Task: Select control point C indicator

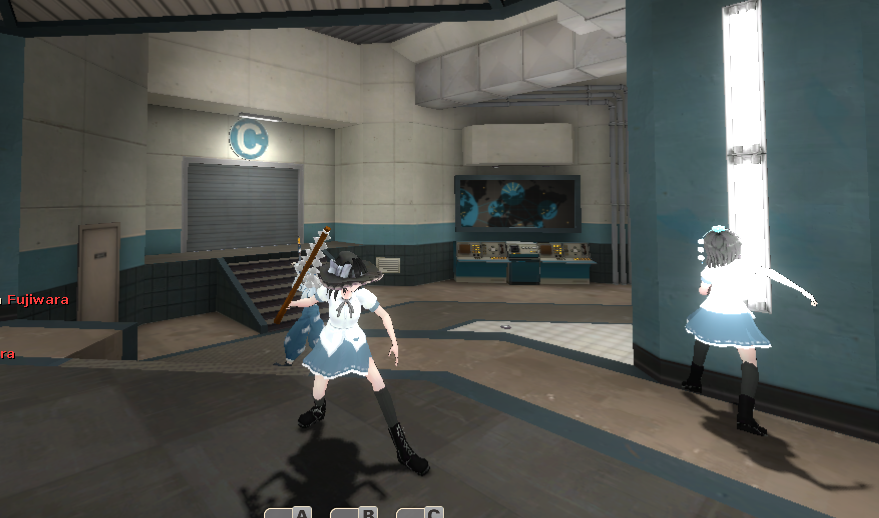Action: (420, 513)
